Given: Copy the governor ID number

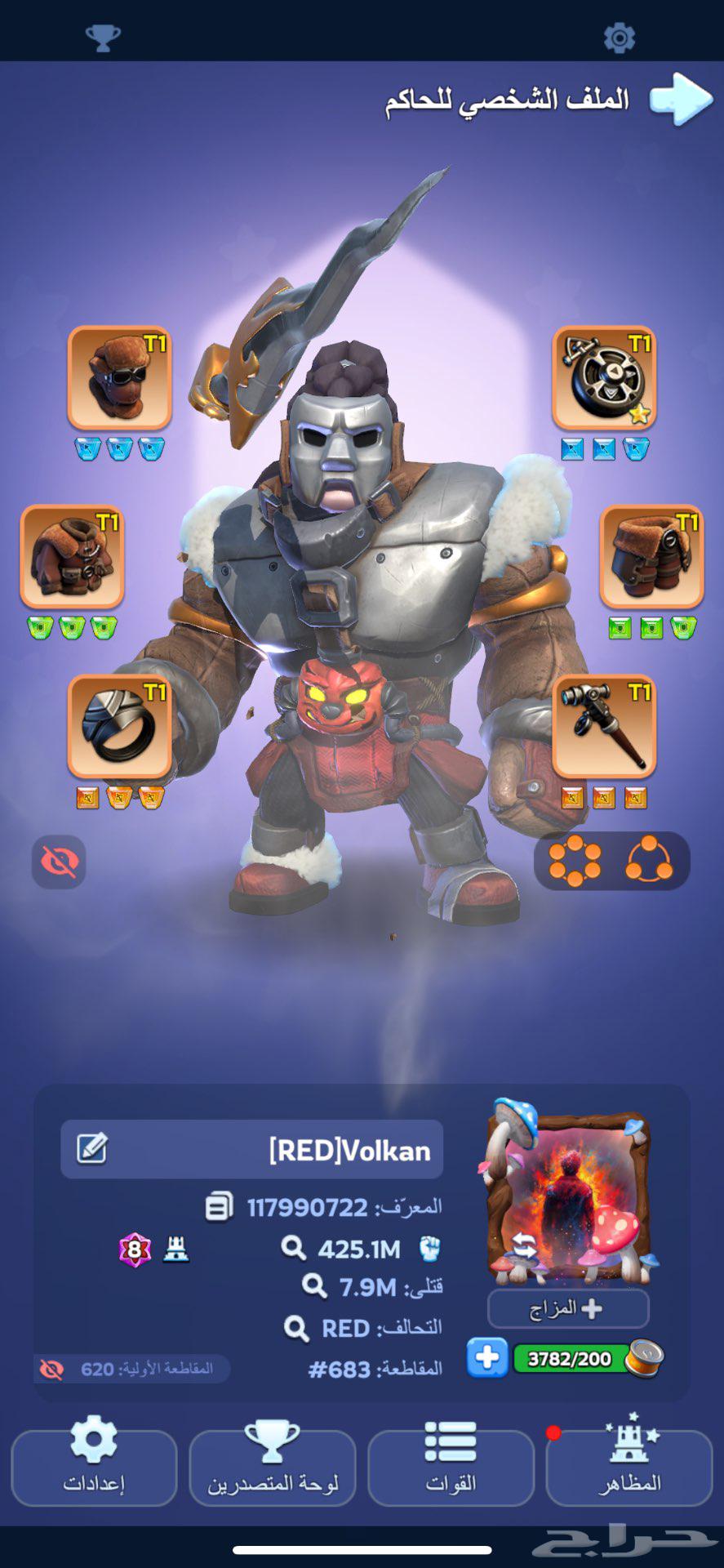Looking at the screenshot, I should [x=219, y=1206].
